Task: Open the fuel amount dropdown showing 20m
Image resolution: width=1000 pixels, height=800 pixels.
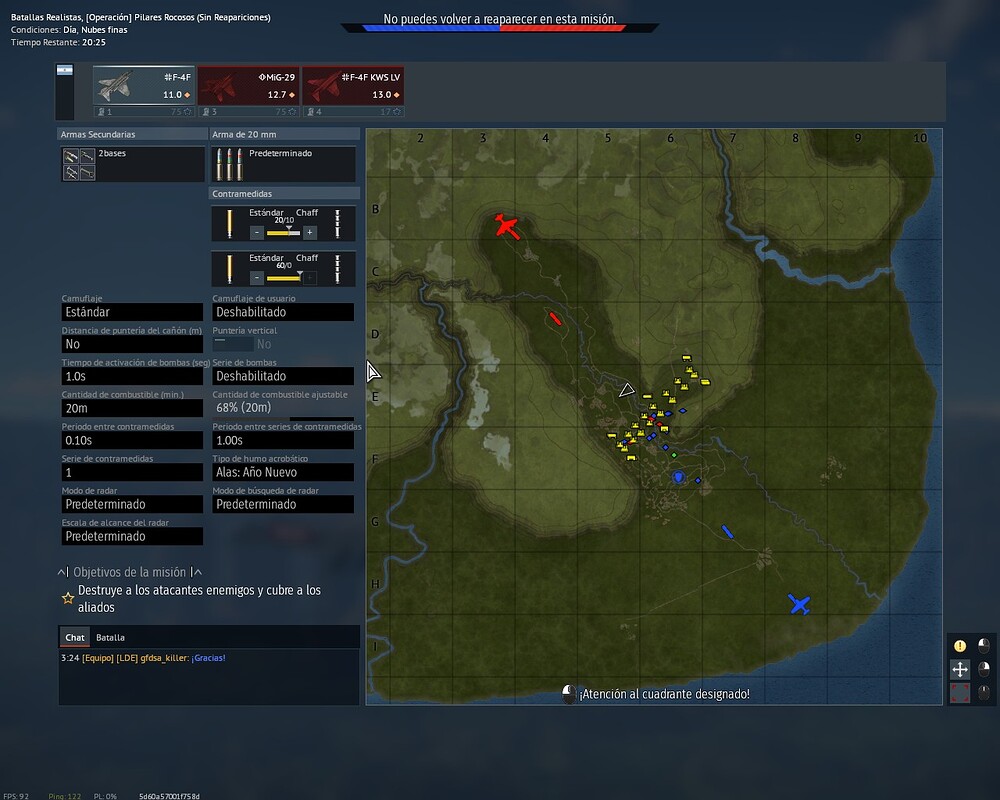Action: [132, 408]
